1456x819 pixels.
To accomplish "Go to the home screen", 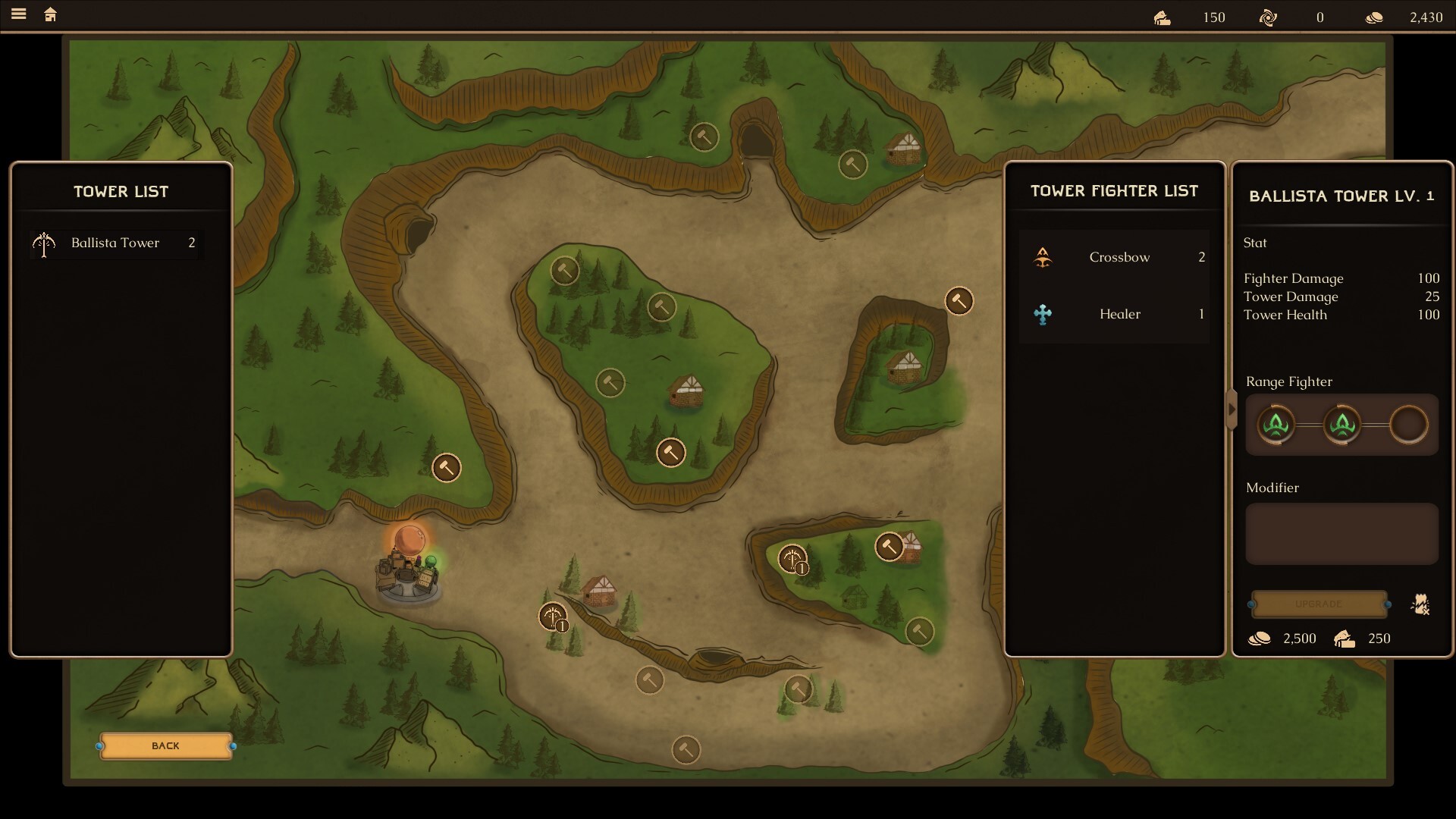I will 51,15.
